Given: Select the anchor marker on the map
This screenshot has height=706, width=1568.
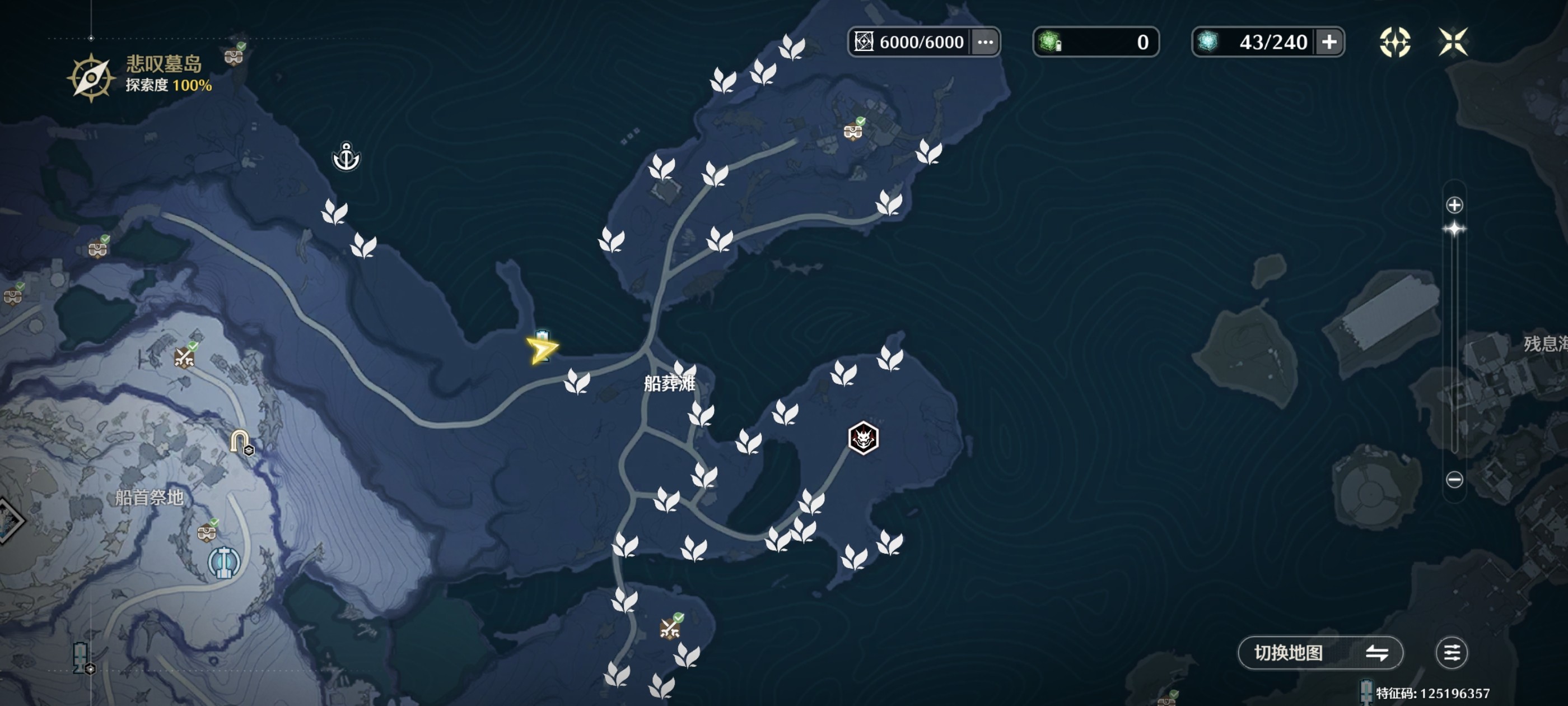Looking at the screenshot, I should tap(346, 157).
